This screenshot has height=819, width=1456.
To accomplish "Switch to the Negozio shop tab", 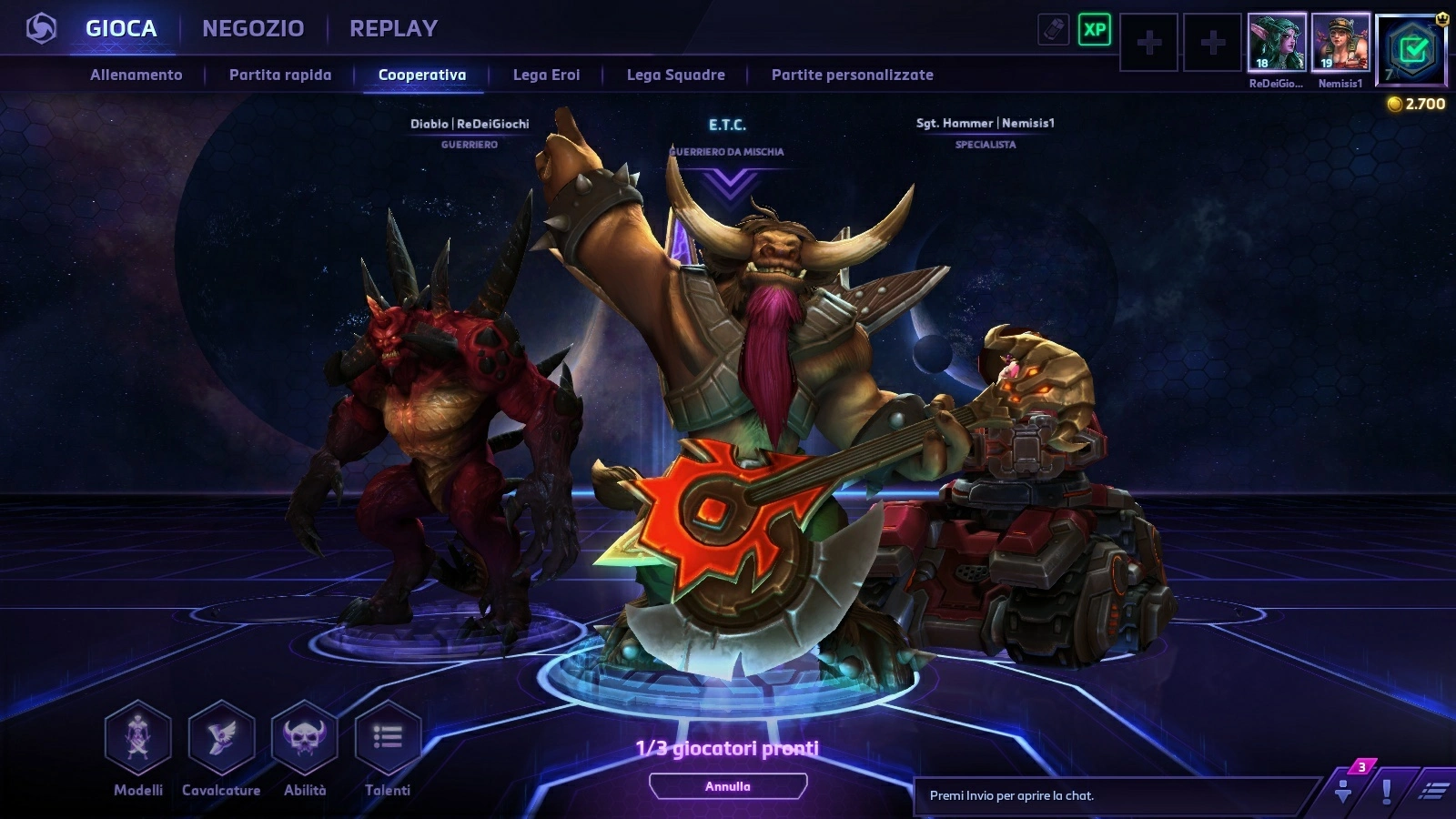I will click(253, 28).
